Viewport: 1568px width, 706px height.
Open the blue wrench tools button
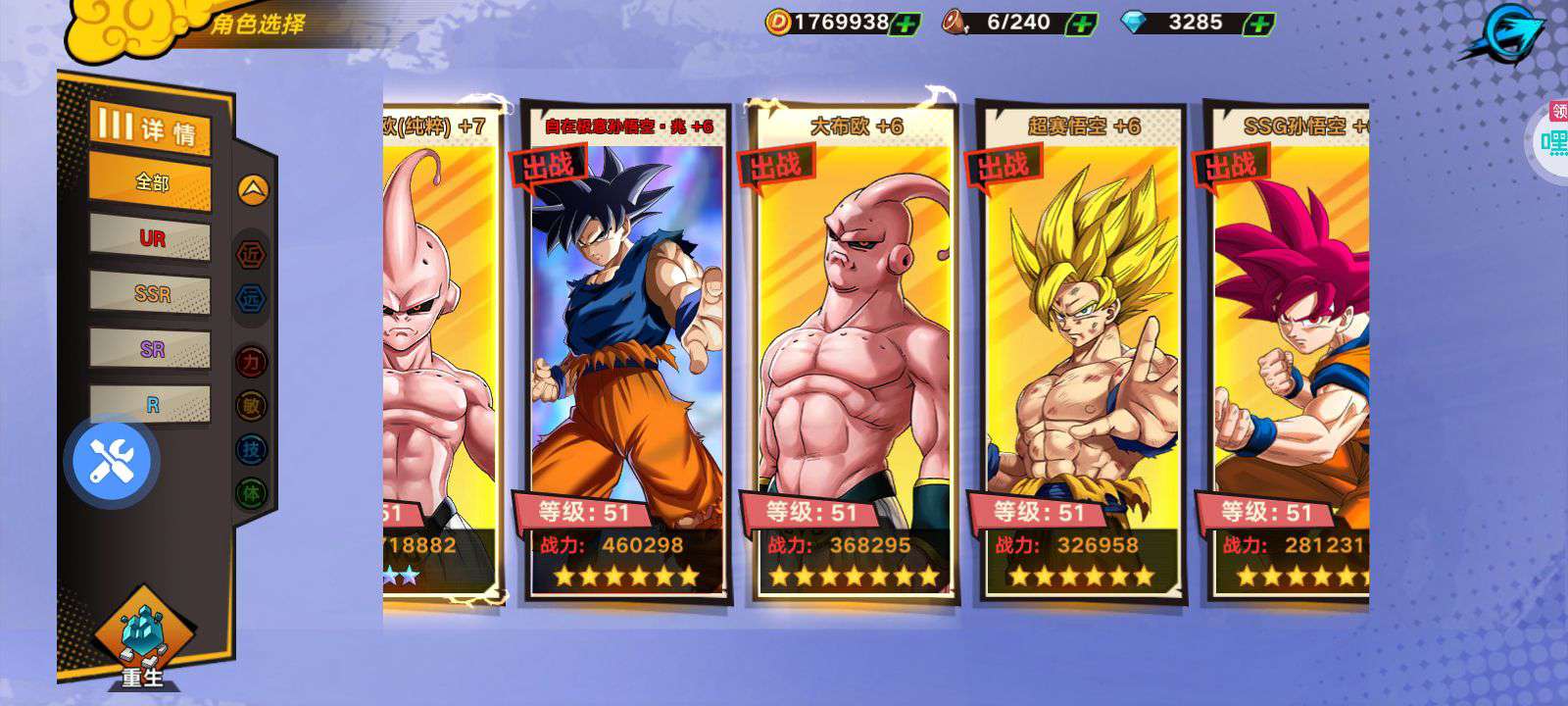pyautogui.click(x=112, y=460)
